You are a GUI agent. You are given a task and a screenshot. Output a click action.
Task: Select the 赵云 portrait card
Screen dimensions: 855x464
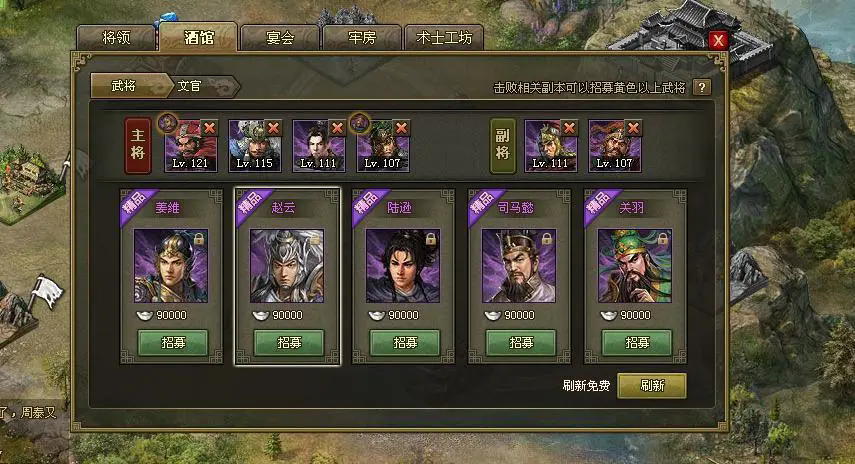point(287,265)
